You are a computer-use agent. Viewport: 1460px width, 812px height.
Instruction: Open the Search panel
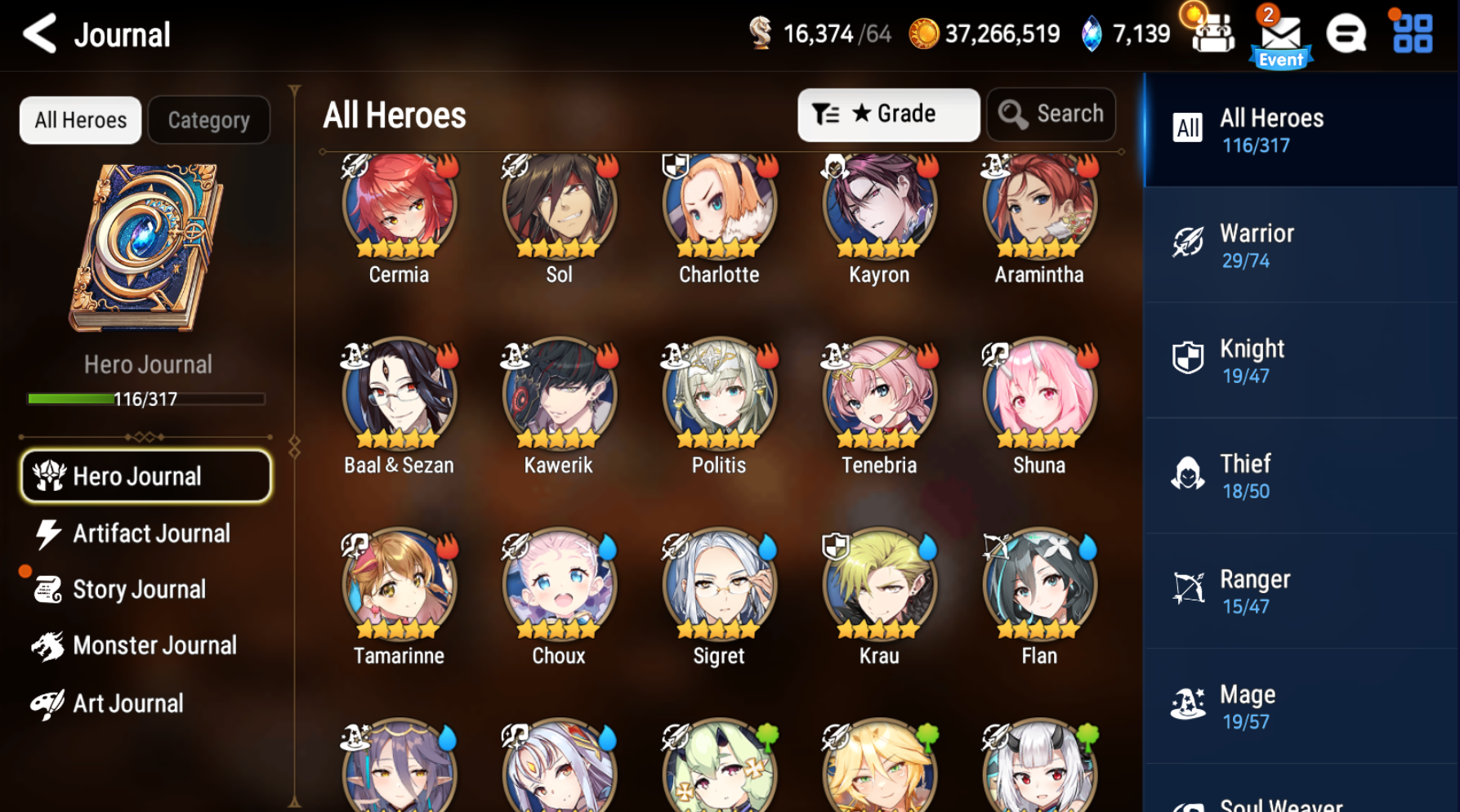[x=1051, y=114]
